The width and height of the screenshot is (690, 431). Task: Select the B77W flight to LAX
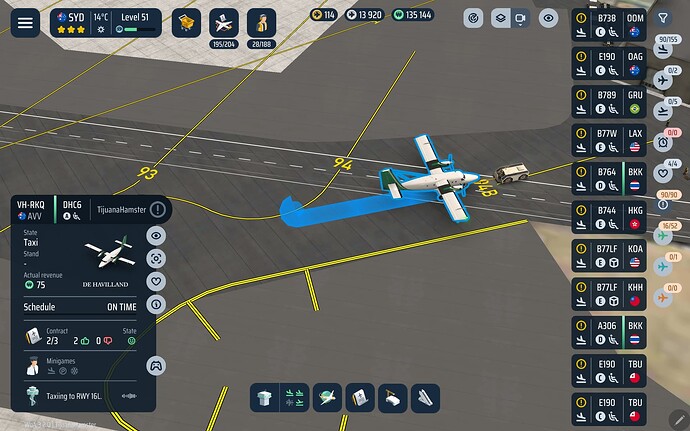coord(609,140)
